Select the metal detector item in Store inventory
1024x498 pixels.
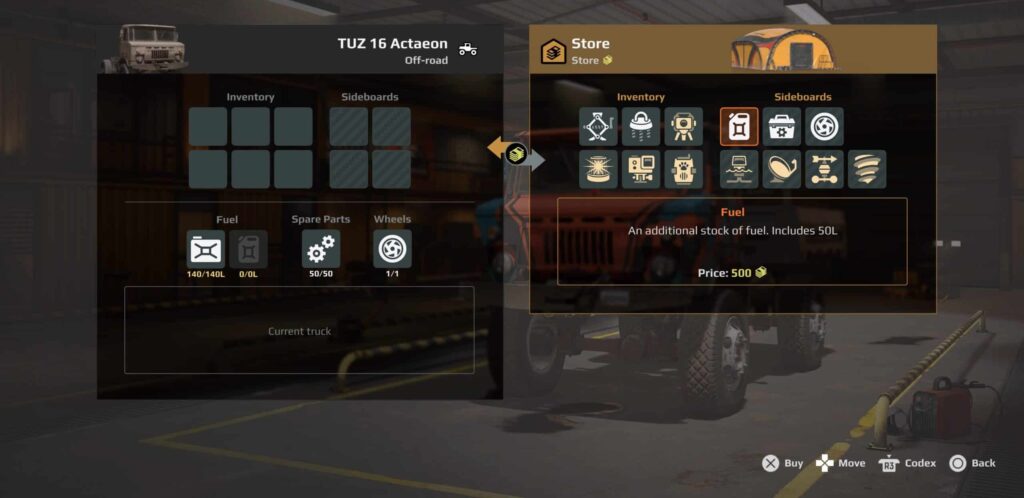coord(641,127)
